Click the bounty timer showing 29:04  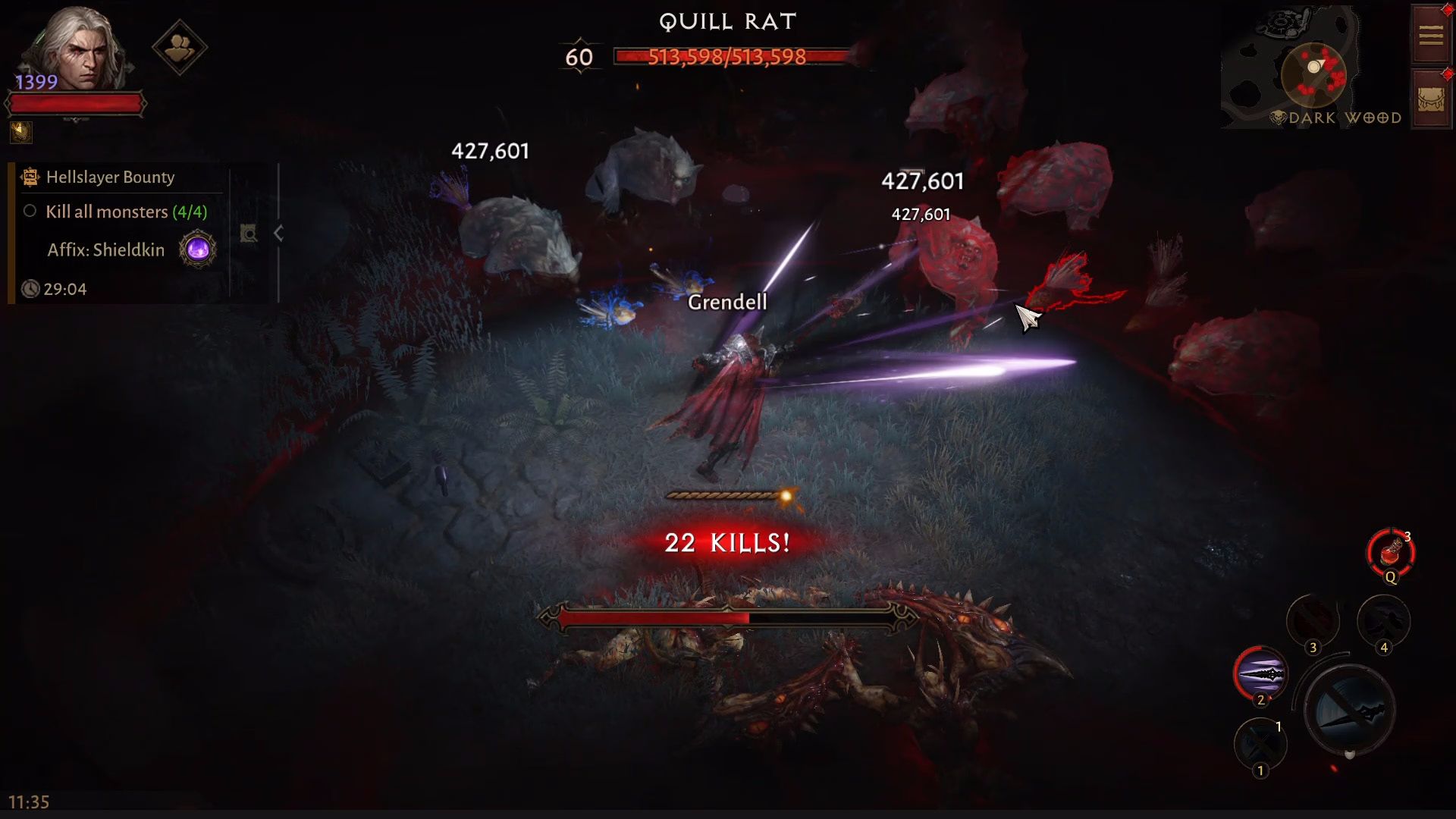[67, 289]
